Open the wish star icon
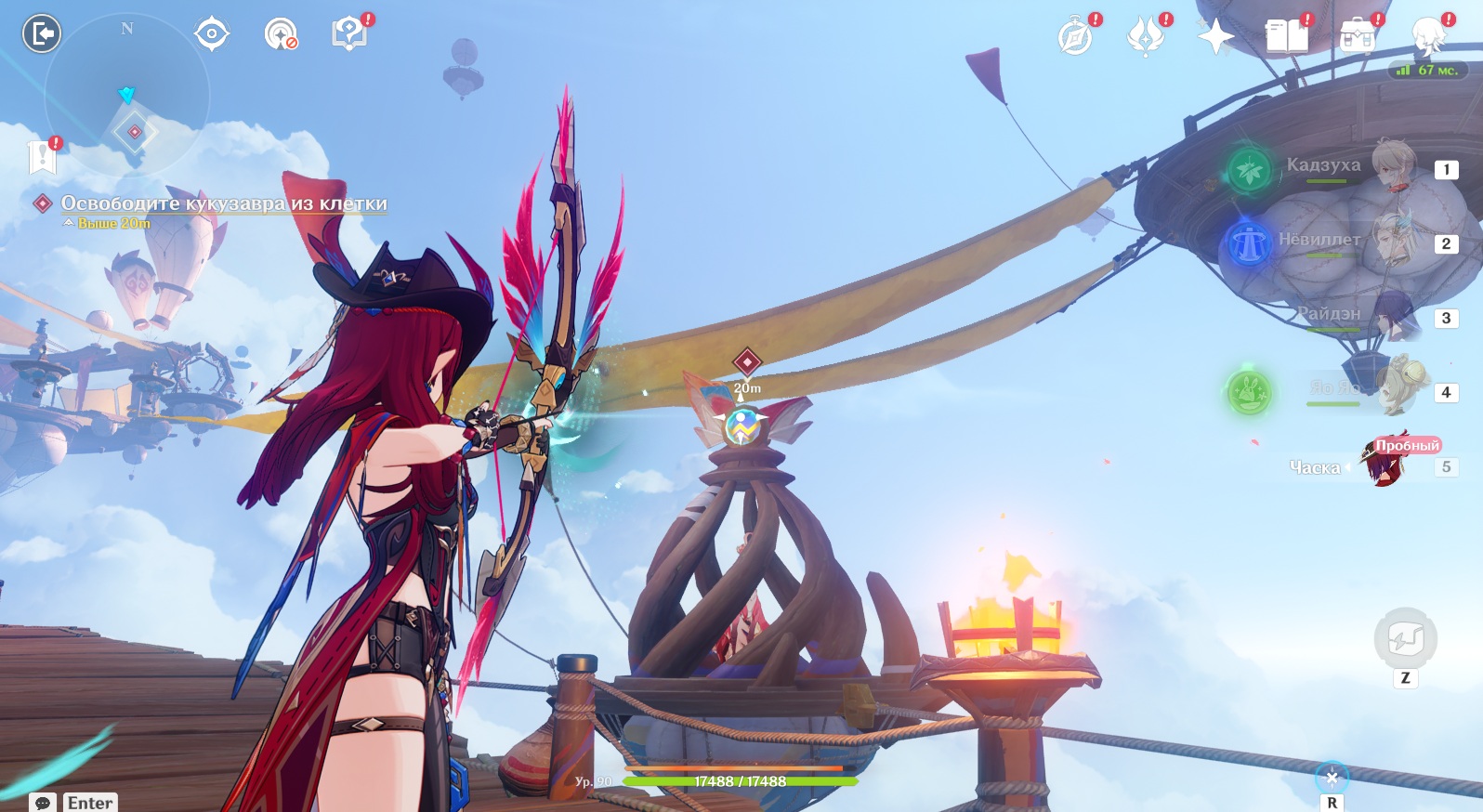Screen dimensions: 1483x812 [x=1215, y=38]
